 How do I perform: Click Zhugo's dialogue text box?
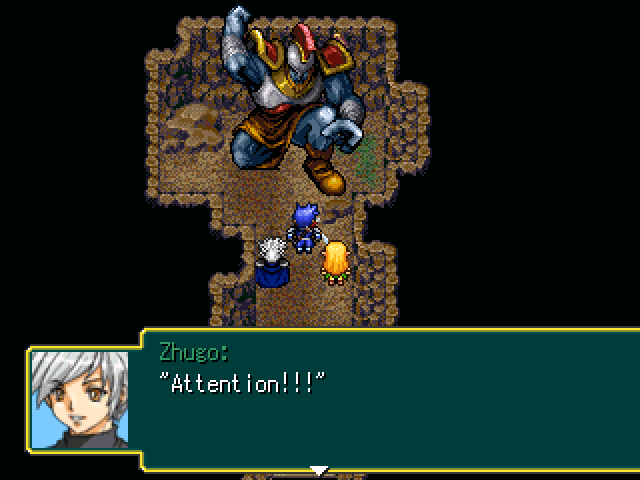[390, 400]
